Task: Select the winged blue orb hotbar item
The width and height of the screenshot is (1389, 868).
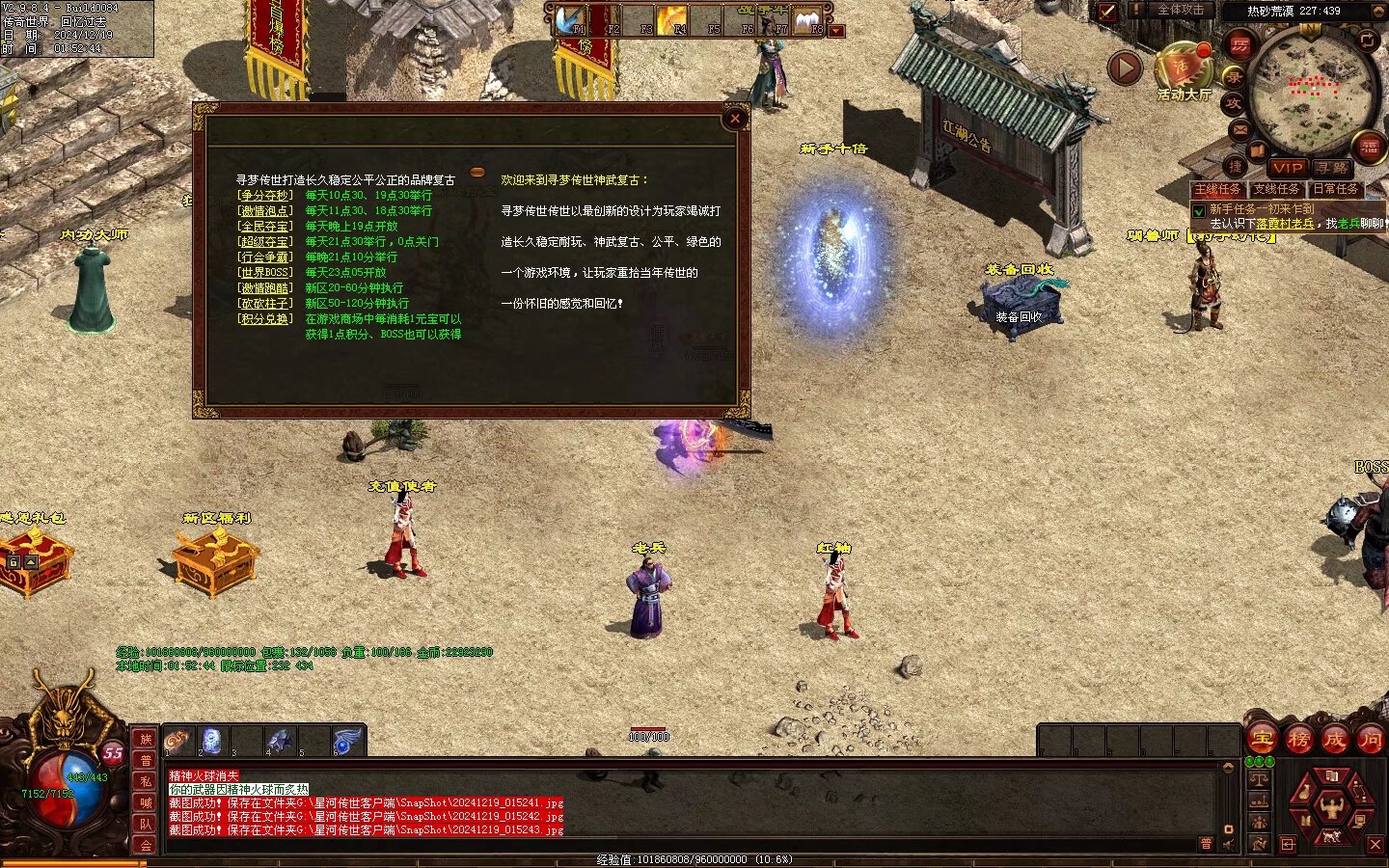Action: pyautogui.click(x=347, y=742)
